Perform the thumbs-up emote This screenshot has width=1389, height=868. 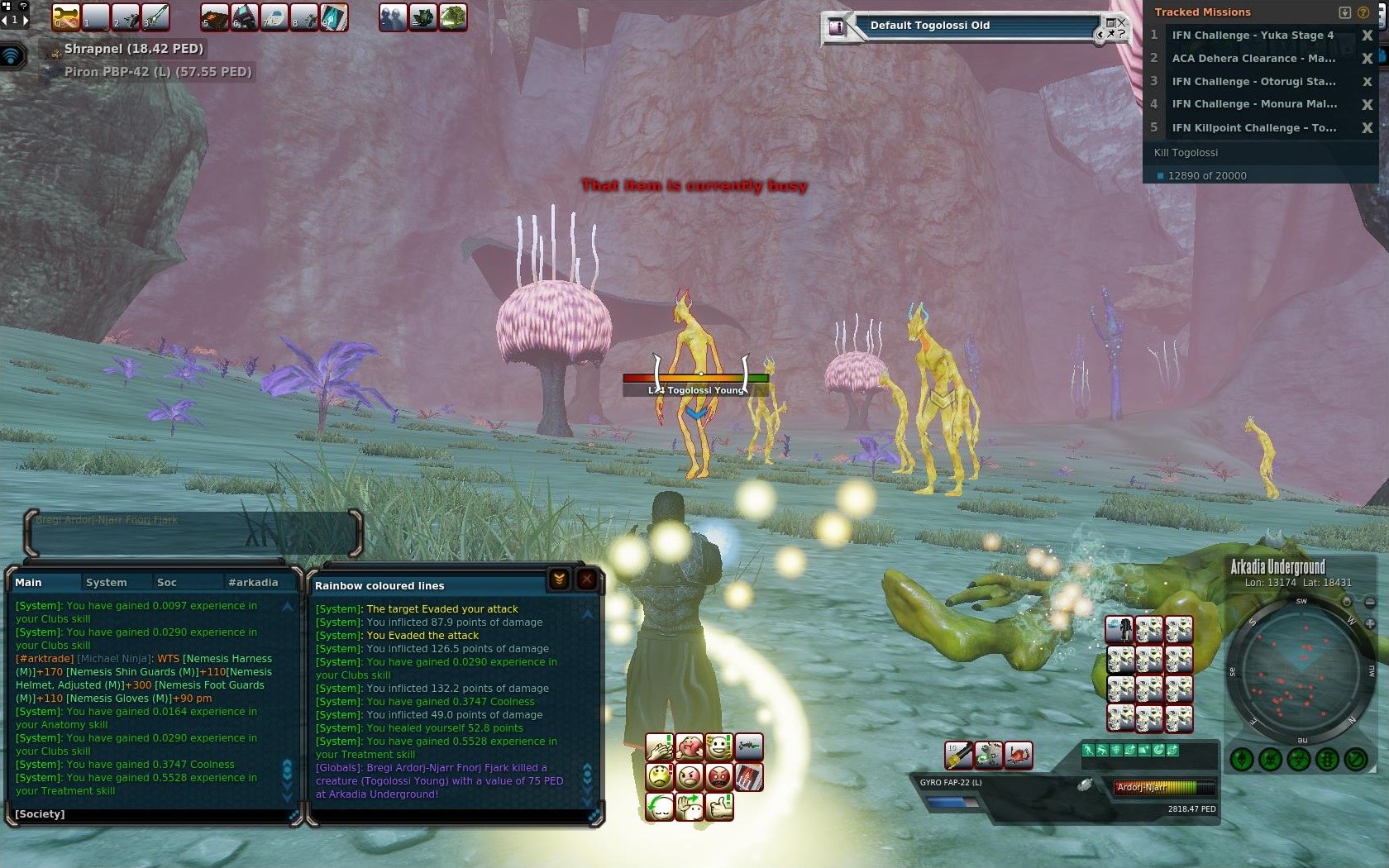[719, 806]
